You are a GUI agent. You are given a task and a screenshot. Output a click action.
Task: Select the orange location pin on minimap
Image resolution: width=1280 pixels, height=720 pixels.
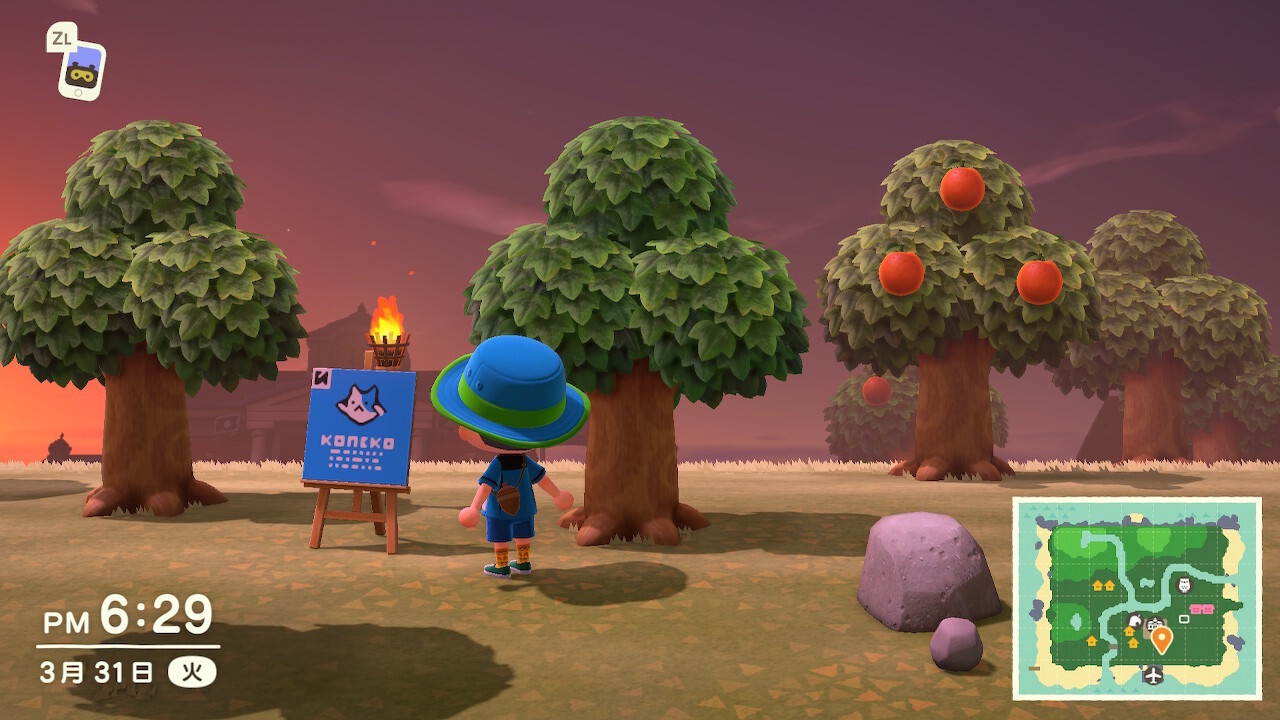1161,638
